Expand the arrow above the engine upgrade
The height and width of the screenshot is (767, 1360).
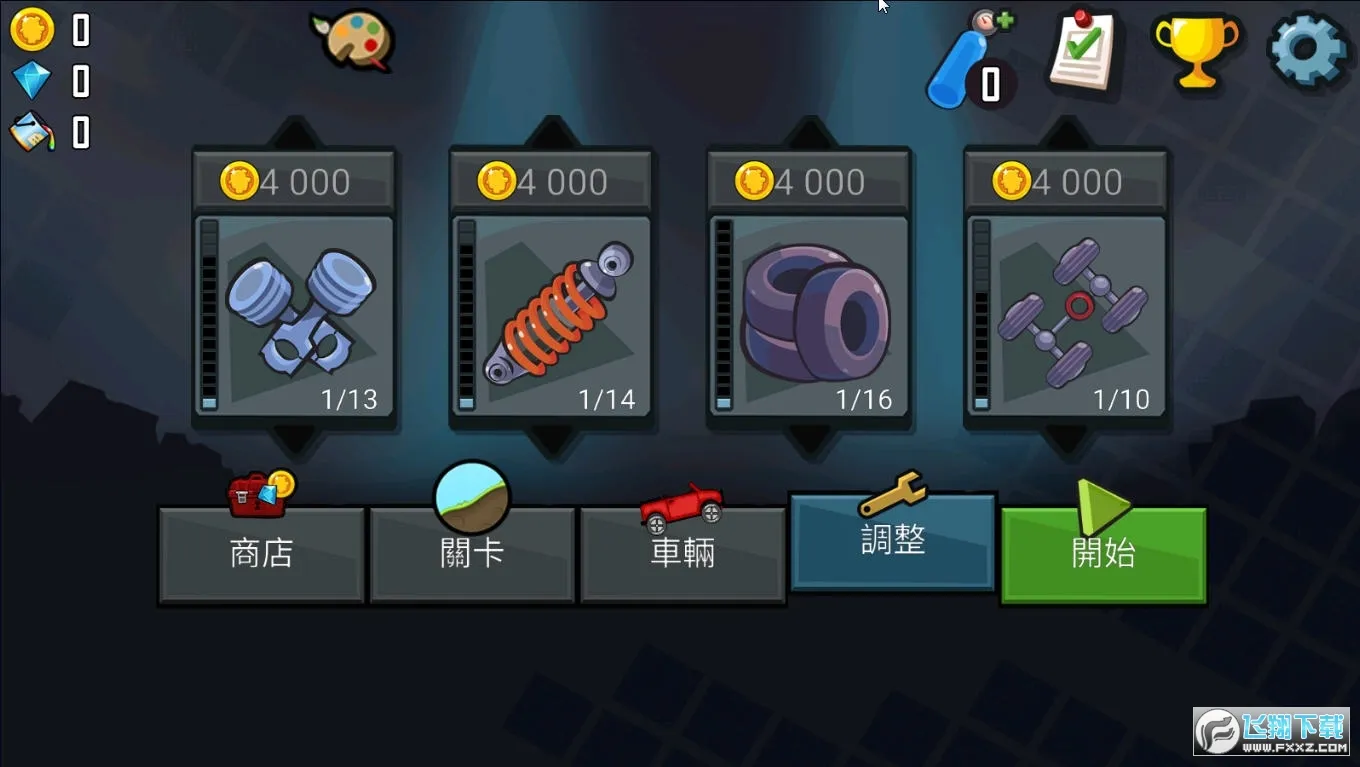coord(293,128)
